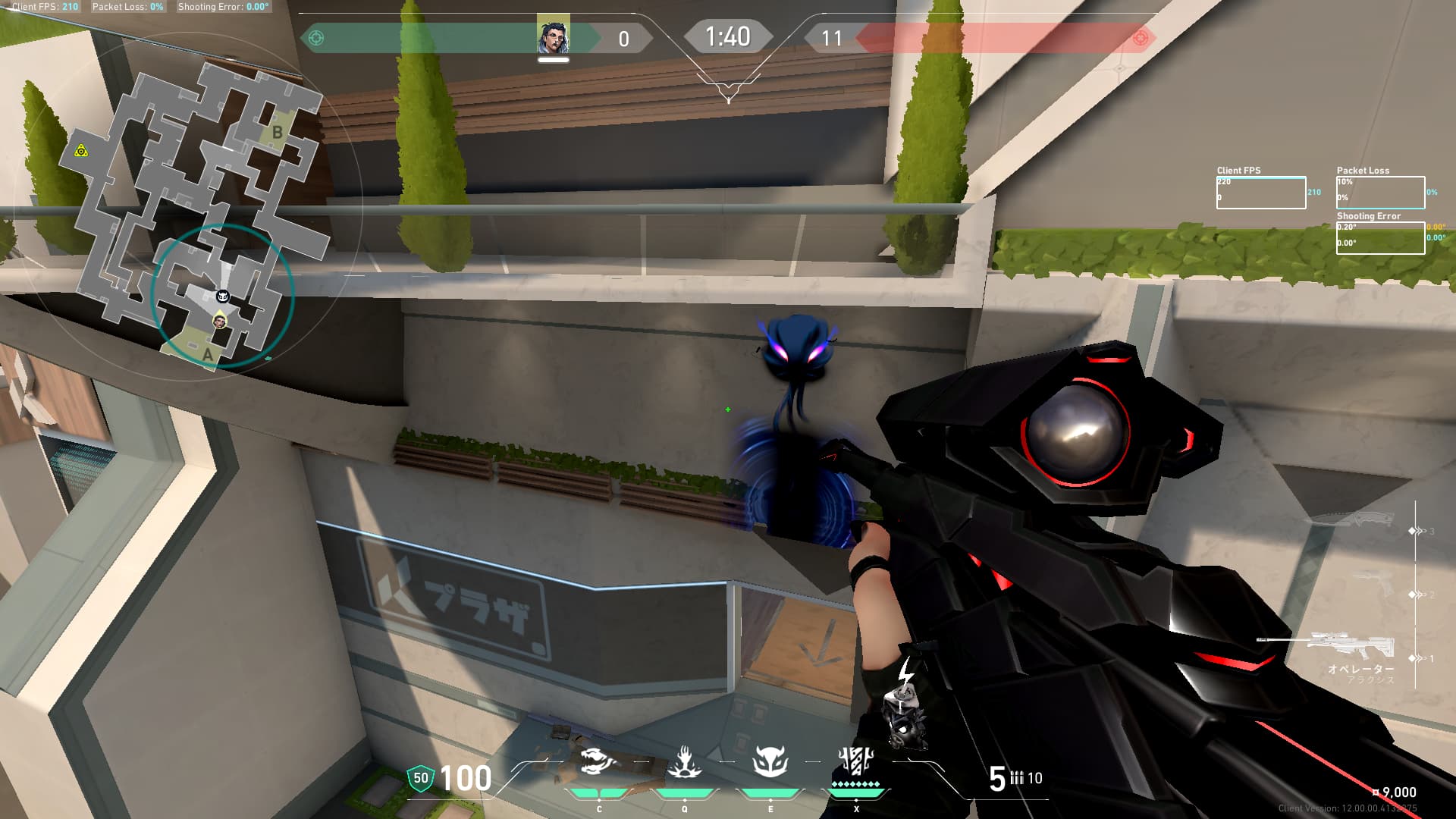Screen dimensions: 1456x819
Task: Click the Shooting Error performance graph
Action: [1380, 238]
